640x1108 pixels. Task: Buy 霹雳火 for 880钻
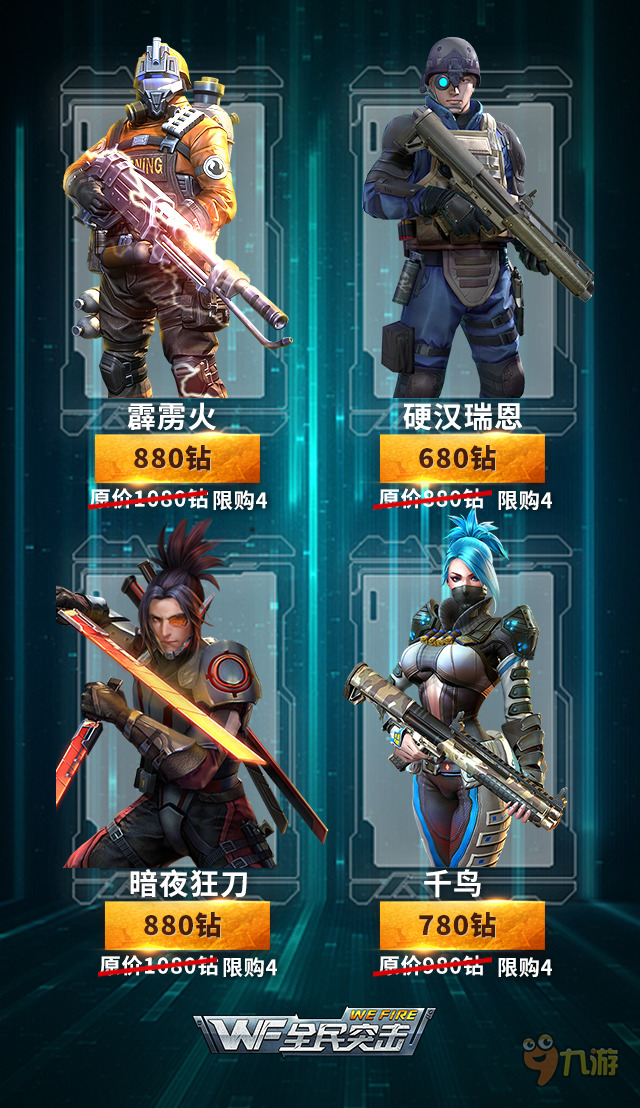[177, 459]
